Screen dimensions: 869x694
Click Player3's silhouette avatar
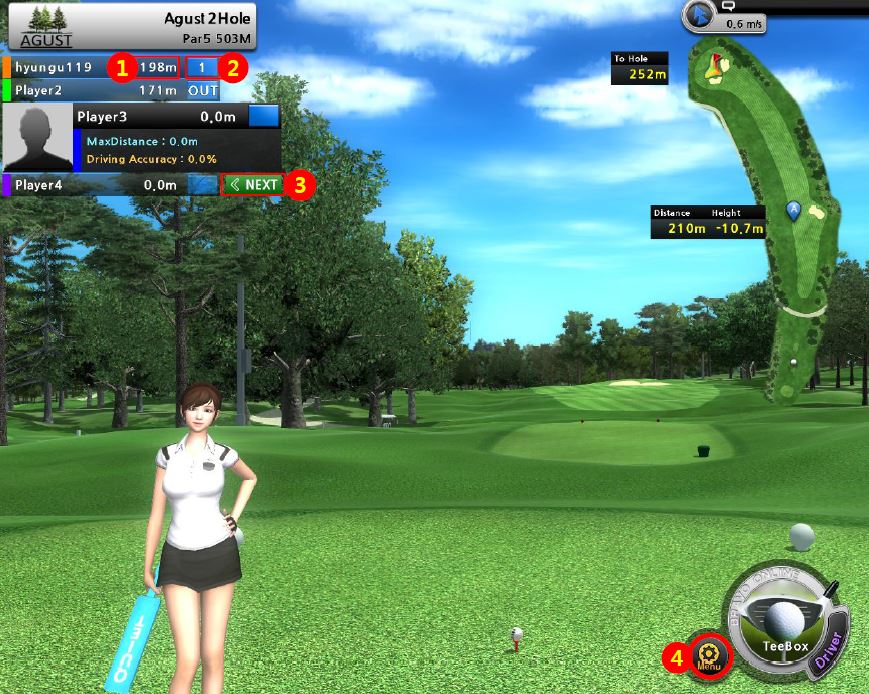click(37, 139)
